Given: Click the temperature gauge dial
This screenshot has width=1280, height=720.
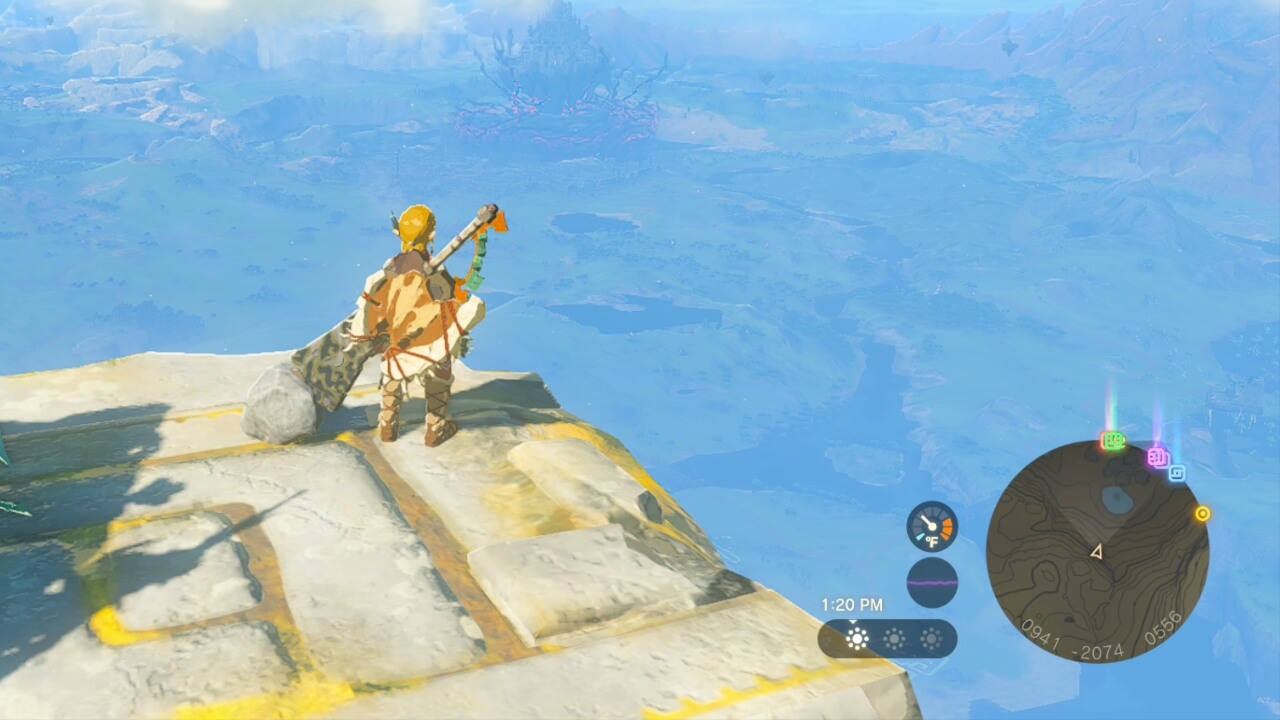Looking at the screenshot, I should 932,526.
